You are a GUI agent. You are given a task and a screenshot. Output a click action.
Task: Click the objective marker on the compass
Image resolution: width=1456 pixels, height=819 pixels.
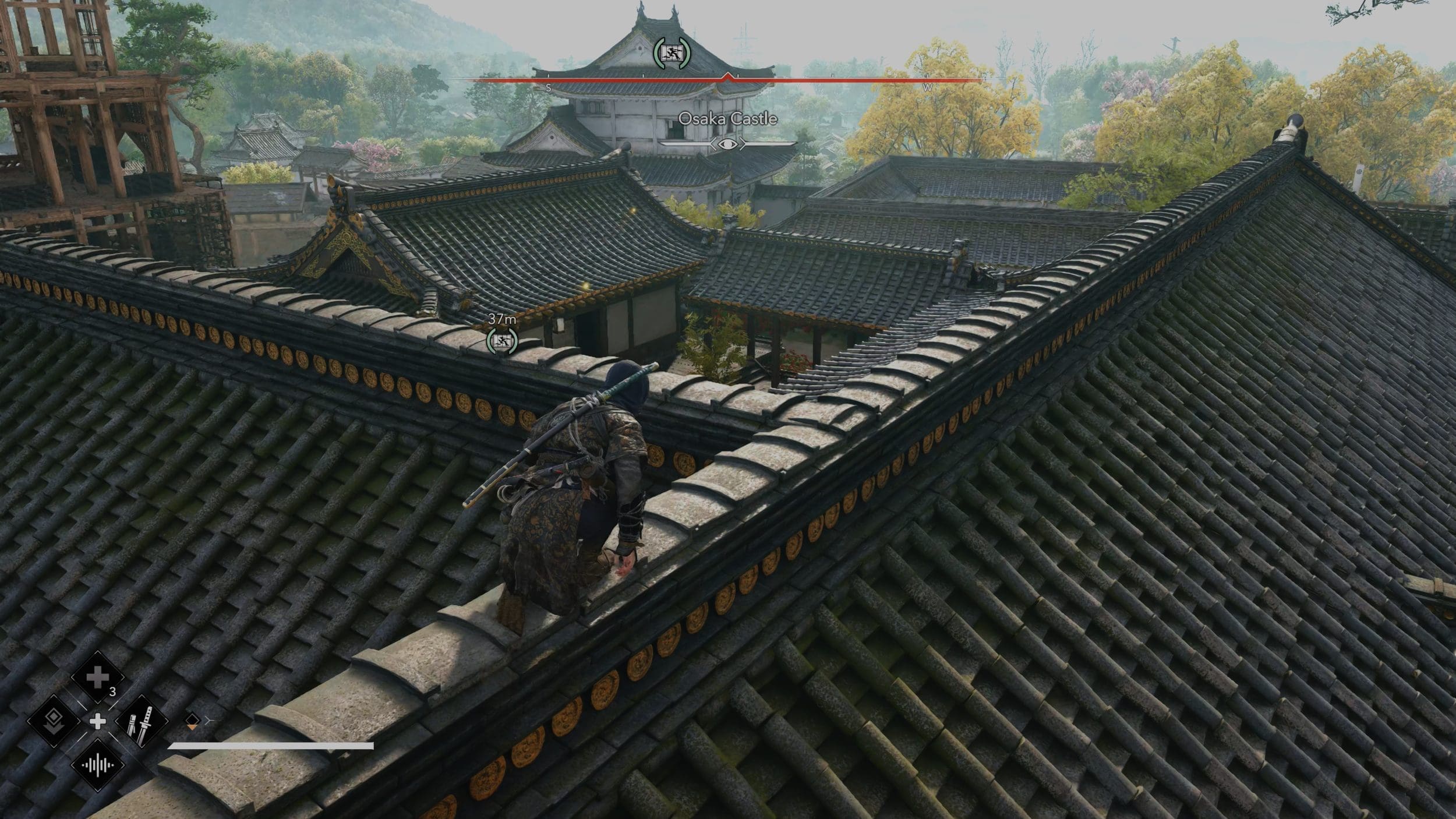coord(672,53)
